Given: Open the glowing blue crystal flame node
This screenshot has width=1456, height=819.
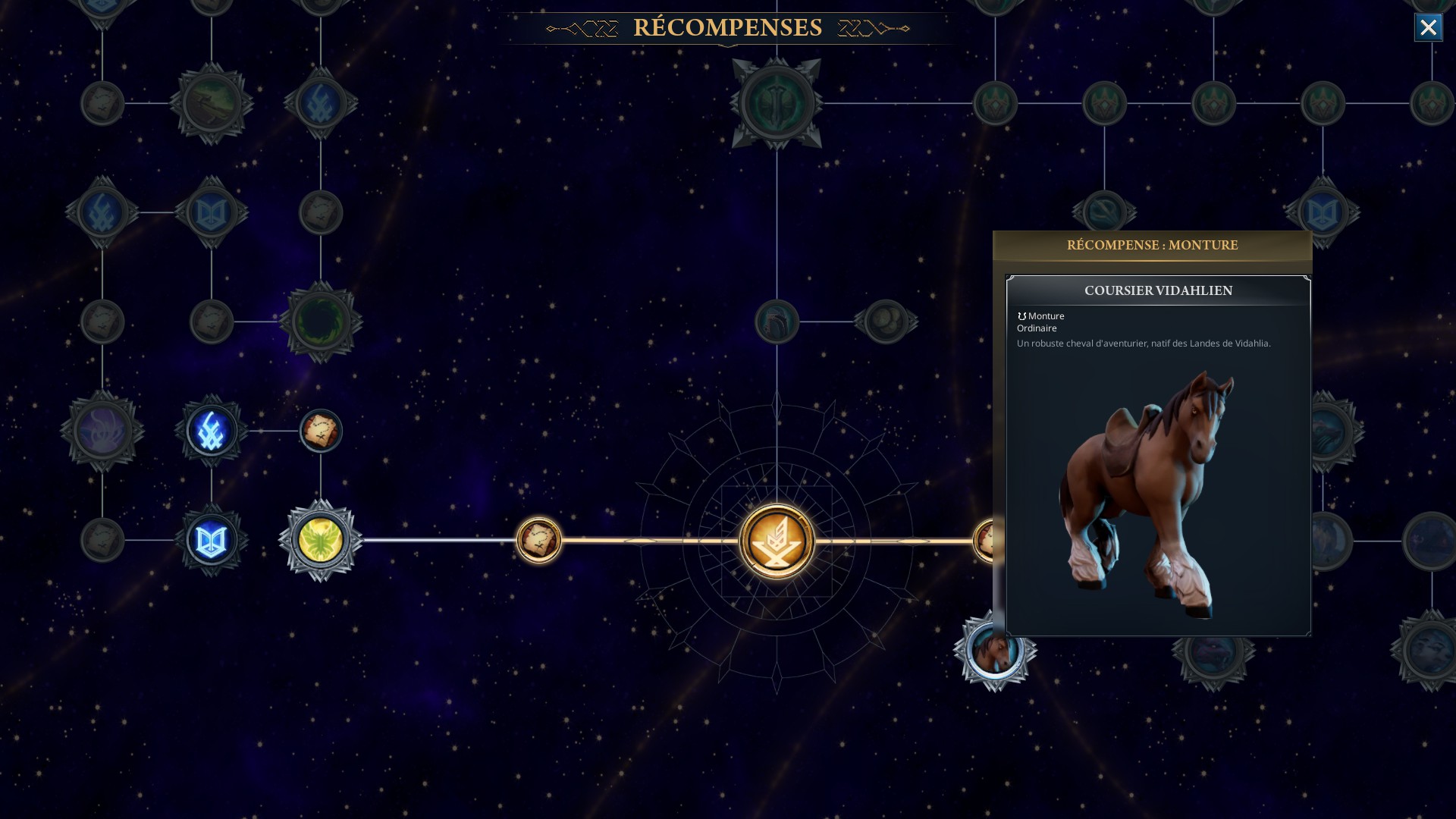Looking at the screenshot, I should 212,431.
